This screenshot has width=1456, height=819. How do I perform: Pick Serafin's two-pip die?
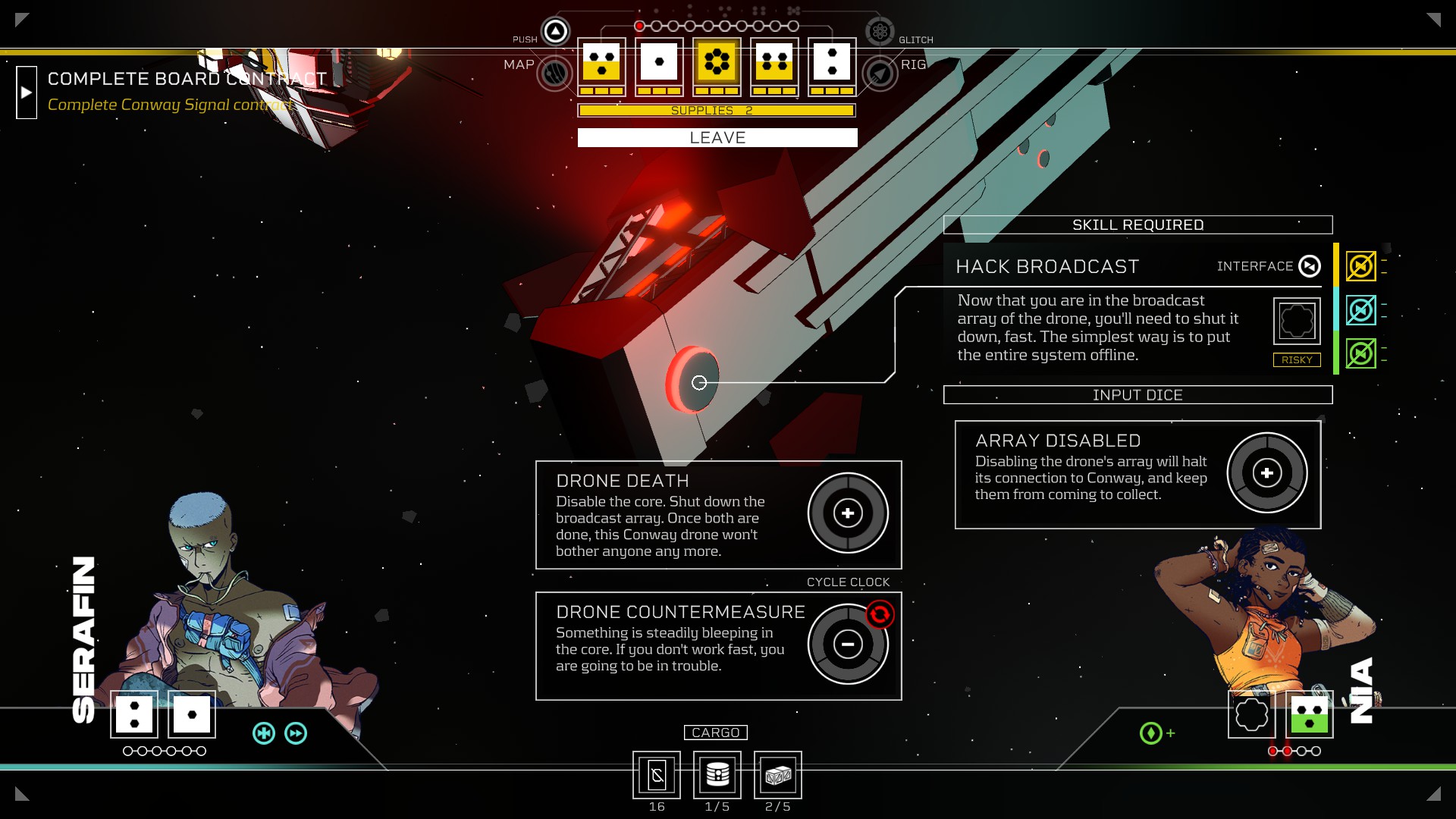(134, 714)
